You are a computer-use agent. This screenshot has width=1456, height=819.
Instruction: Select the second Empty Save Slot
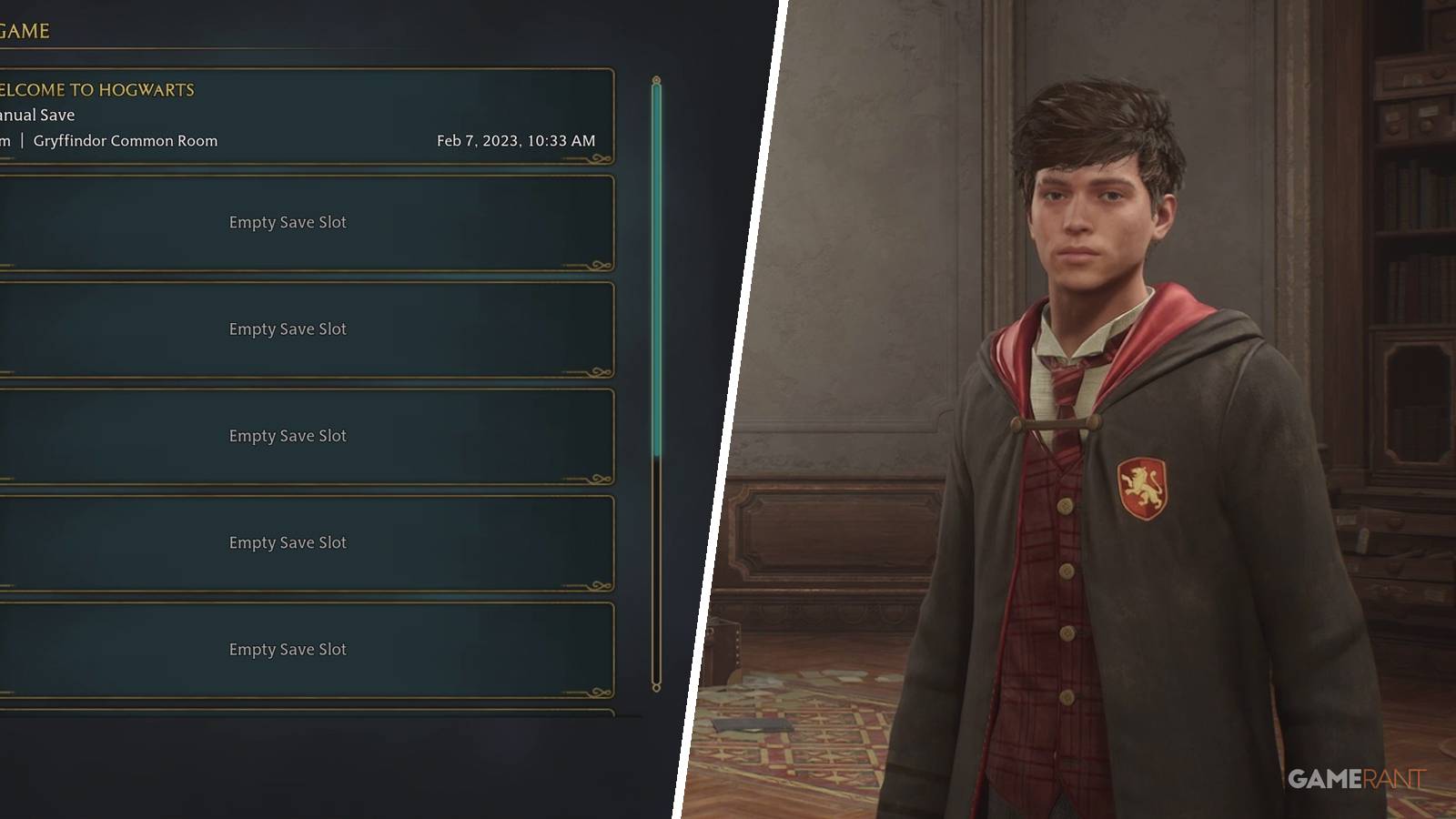click(x=288, y=329)
